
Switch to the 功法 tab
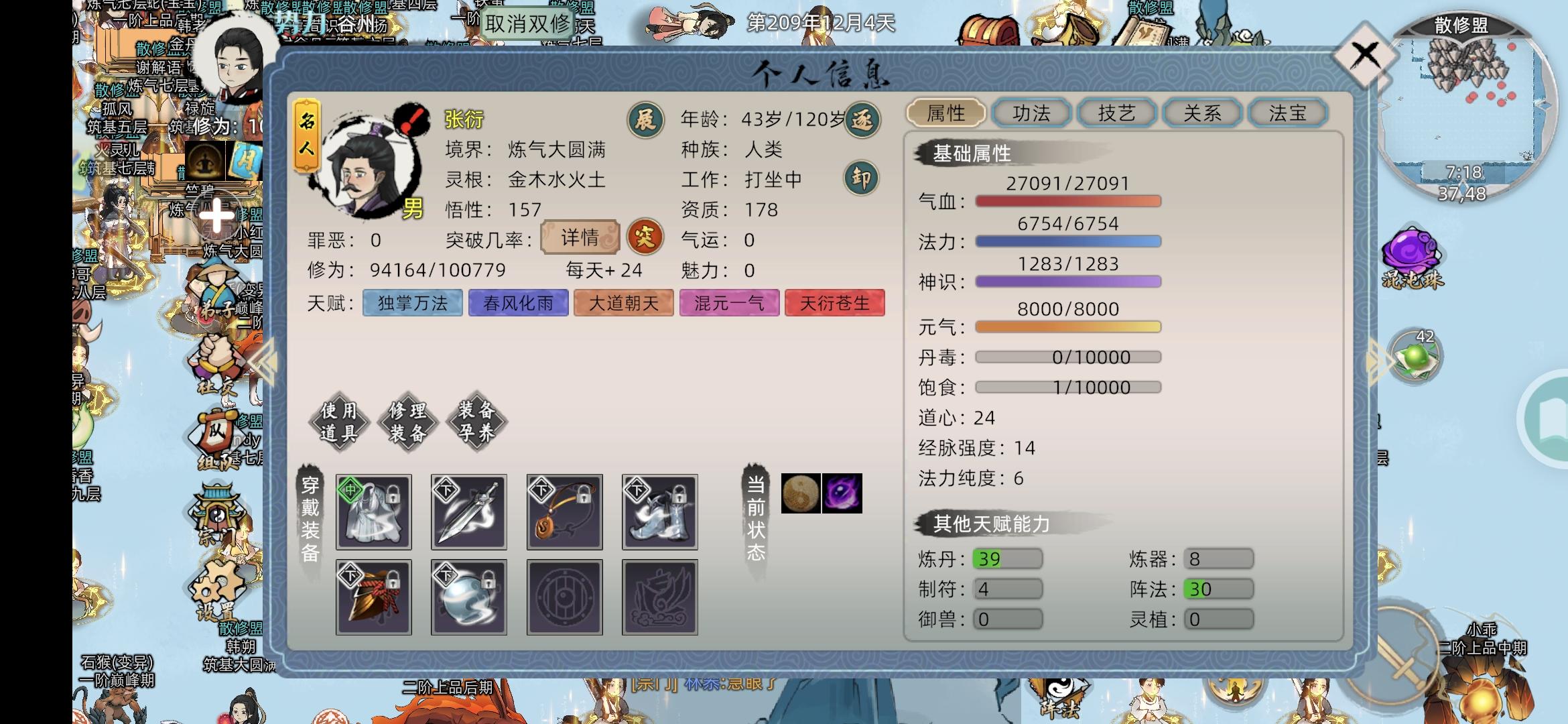pos(1032,113)
